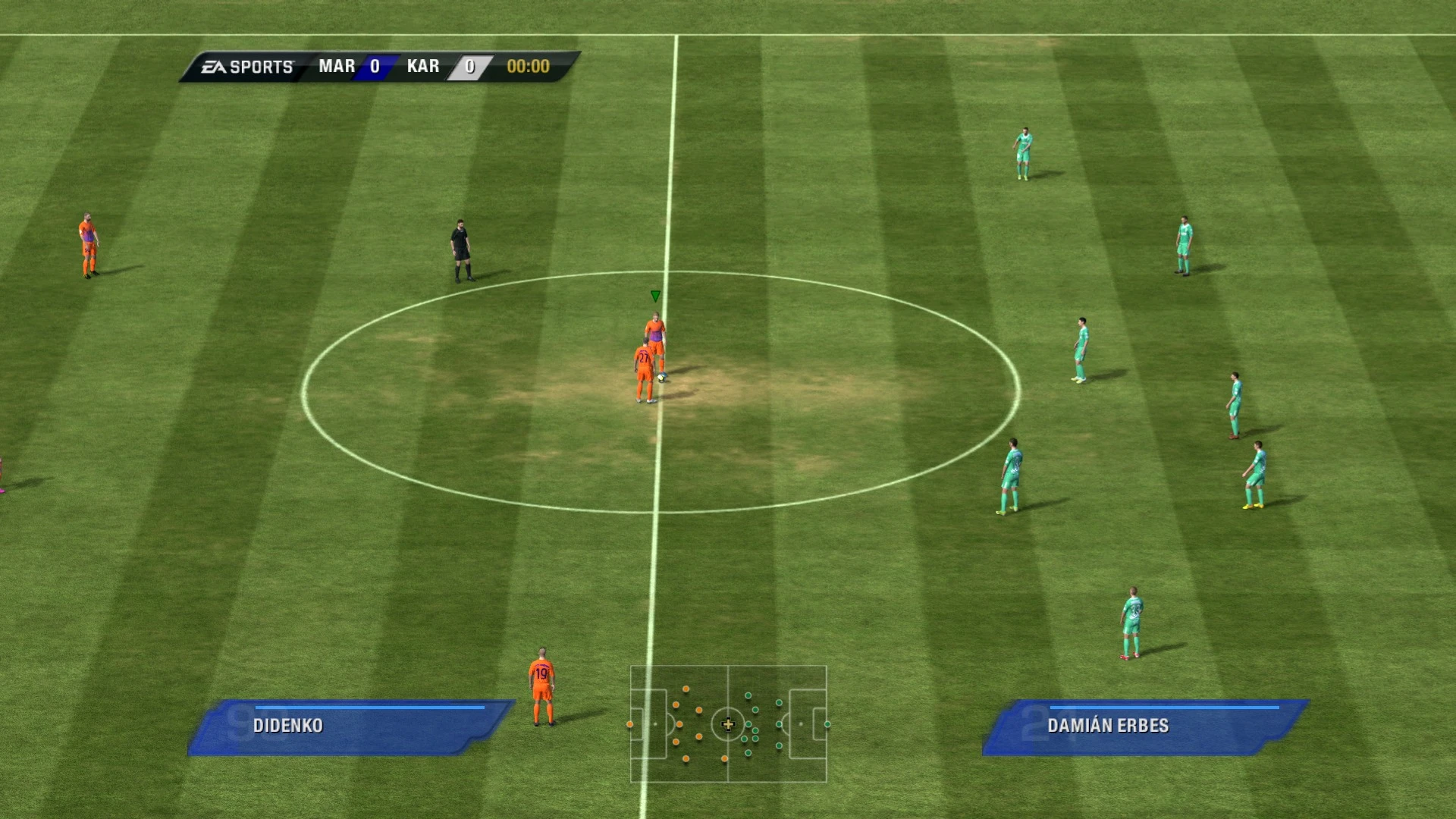
Task: Click the DAMIÁN ERBES name banner
Action: tap(1109, 725)
